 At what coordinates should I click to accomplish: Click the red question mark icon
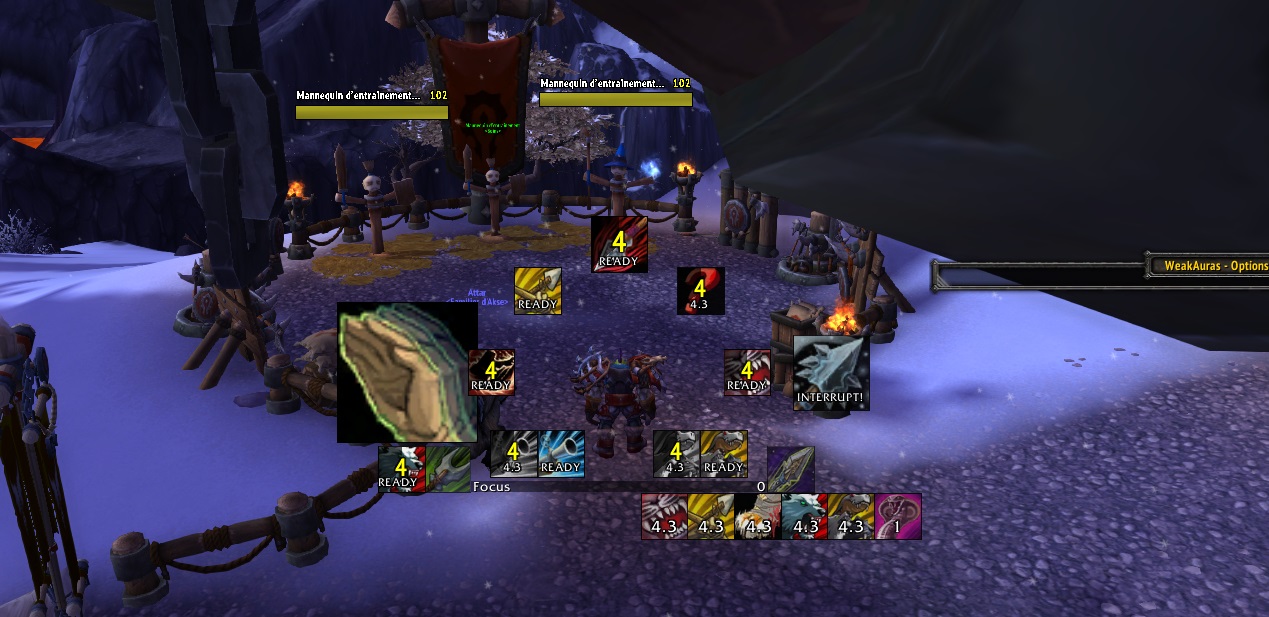coord(700,290)
